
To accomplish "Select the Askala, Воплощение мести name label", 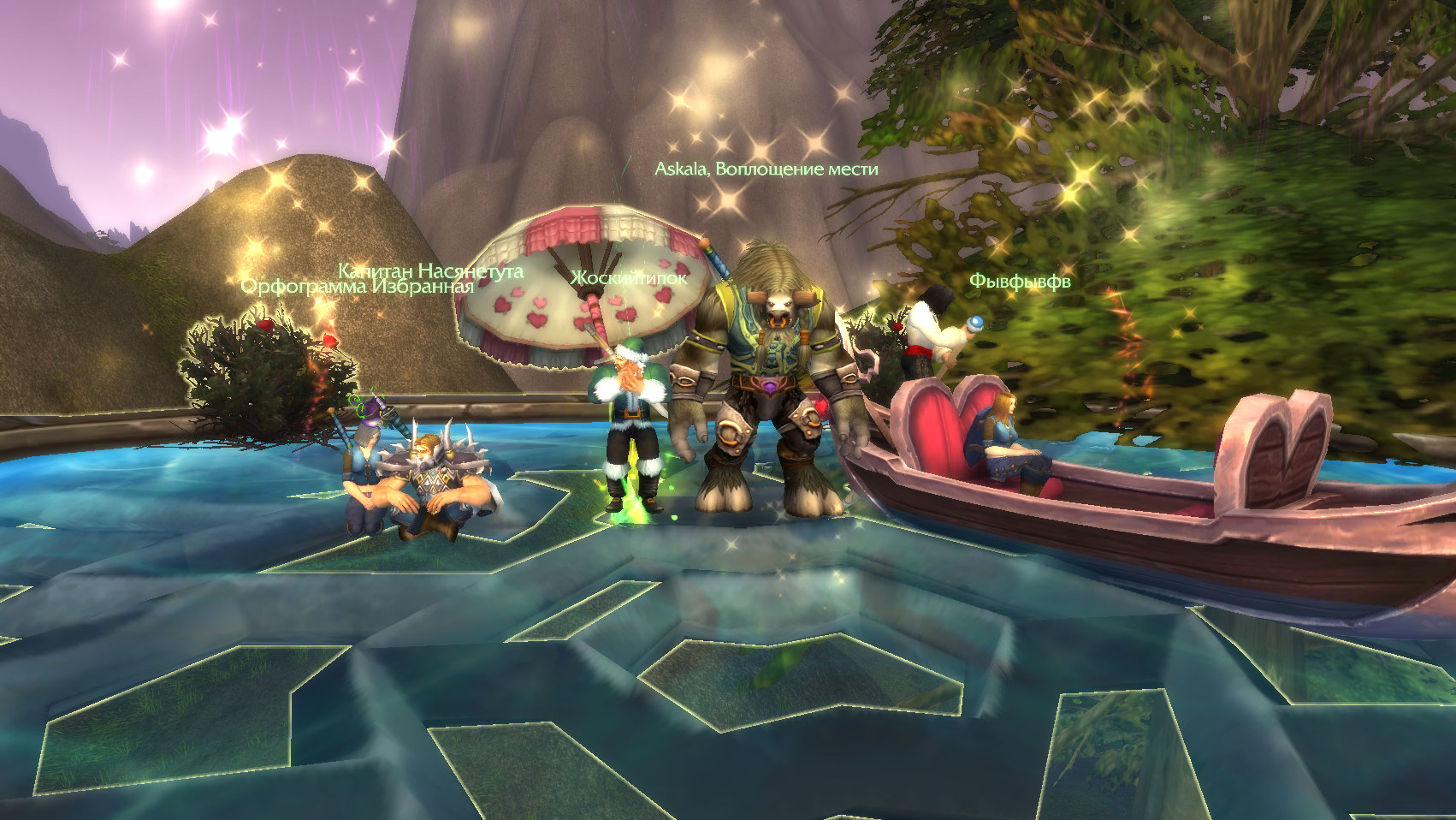I will 766,169.
